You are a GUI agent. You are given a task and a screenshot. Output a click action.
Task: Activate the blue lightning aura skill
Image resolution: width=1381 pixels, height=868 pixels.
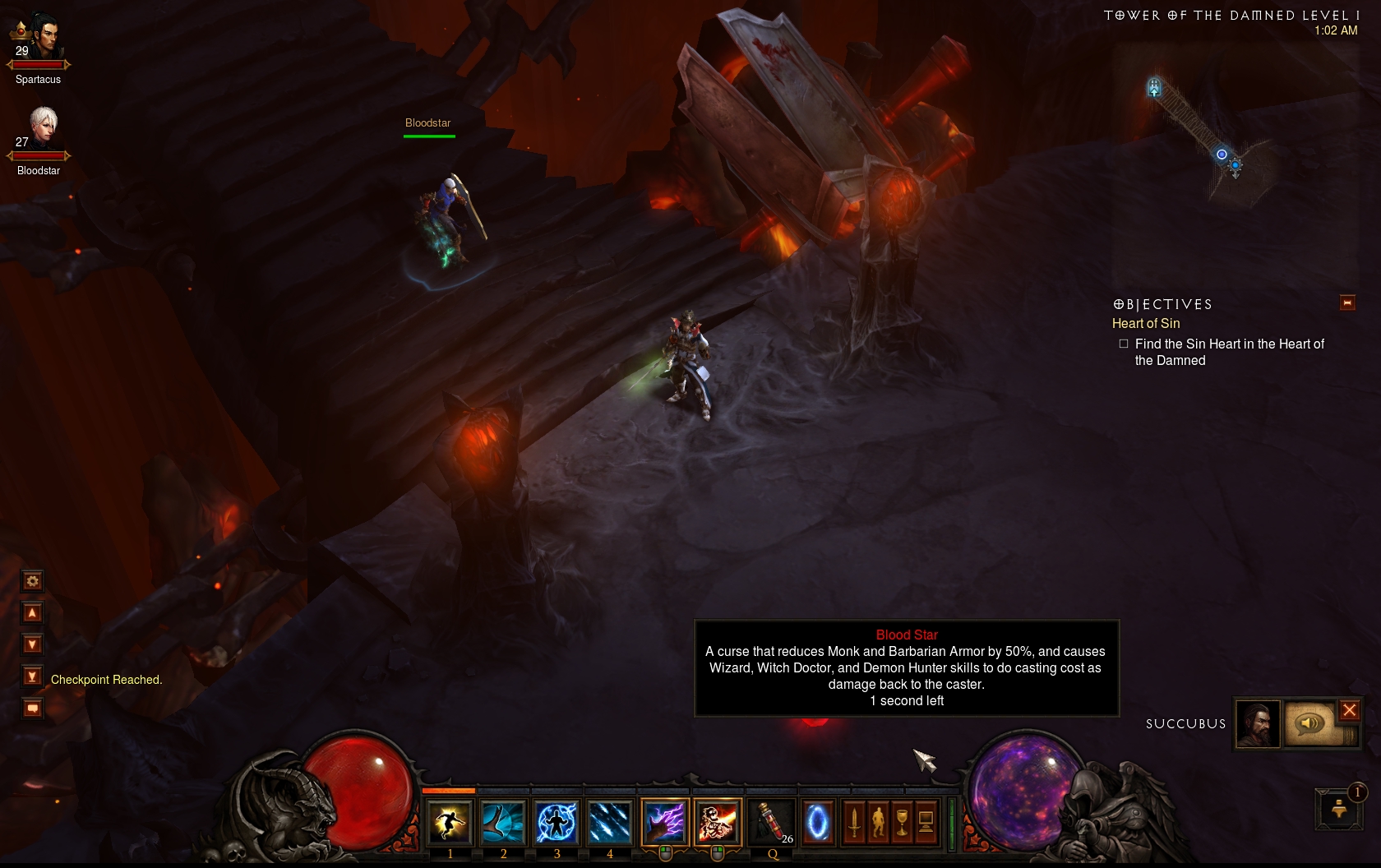point(557,822)
